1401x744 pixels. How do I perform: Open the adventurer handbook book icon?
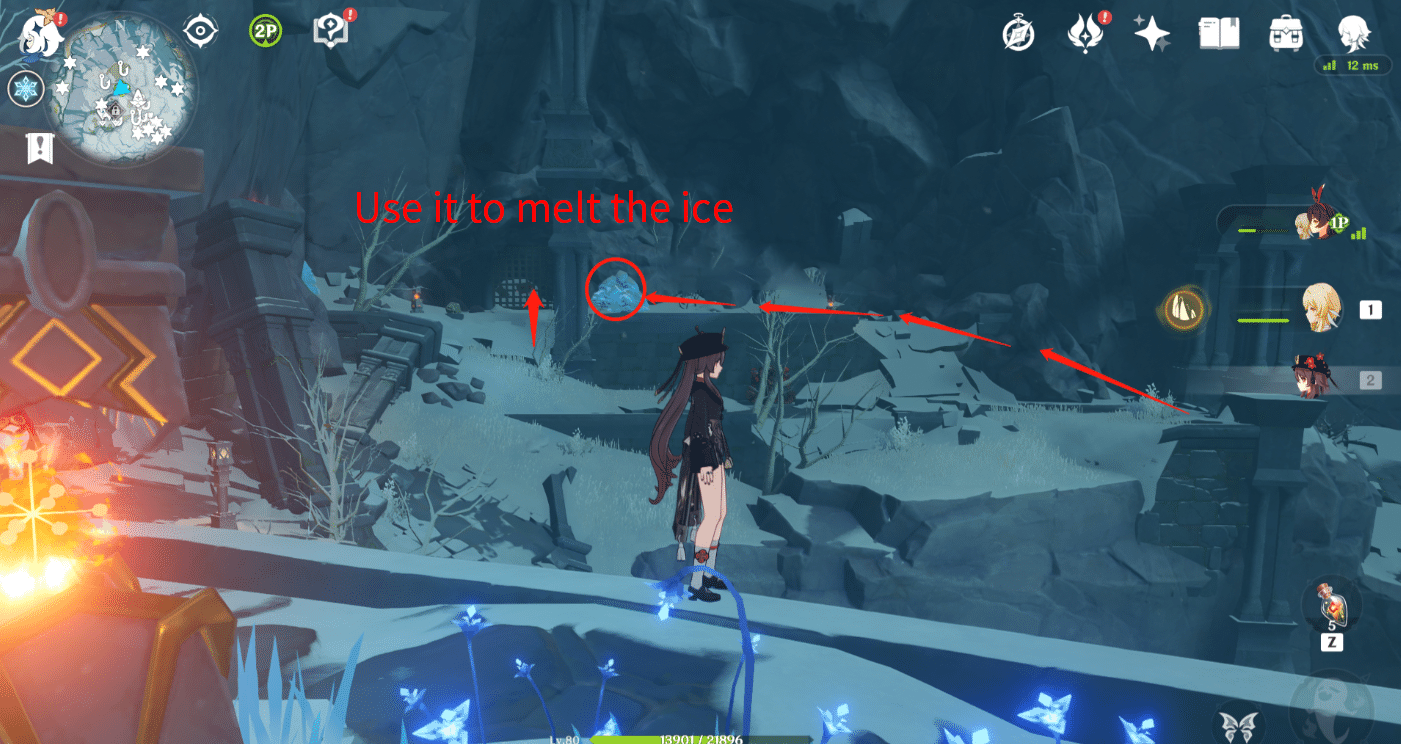coord(1219,32)
